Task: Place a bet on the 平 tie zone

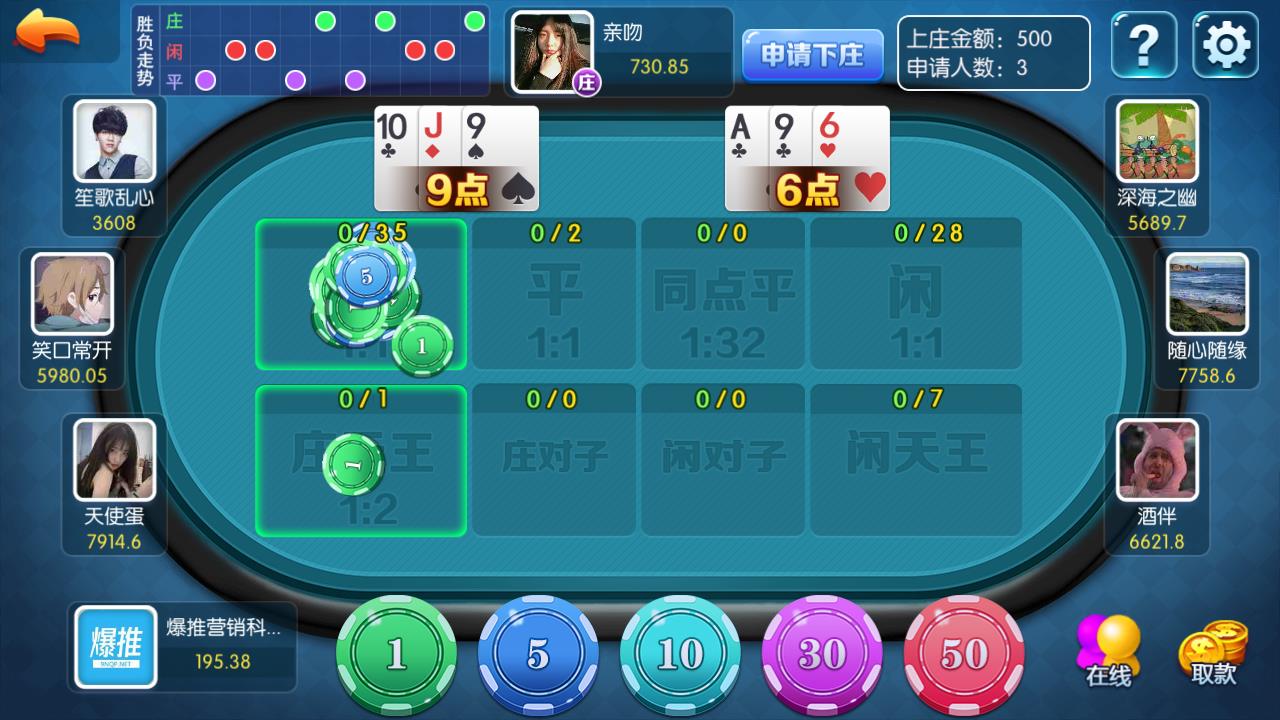Action: [x=554, y=295]
